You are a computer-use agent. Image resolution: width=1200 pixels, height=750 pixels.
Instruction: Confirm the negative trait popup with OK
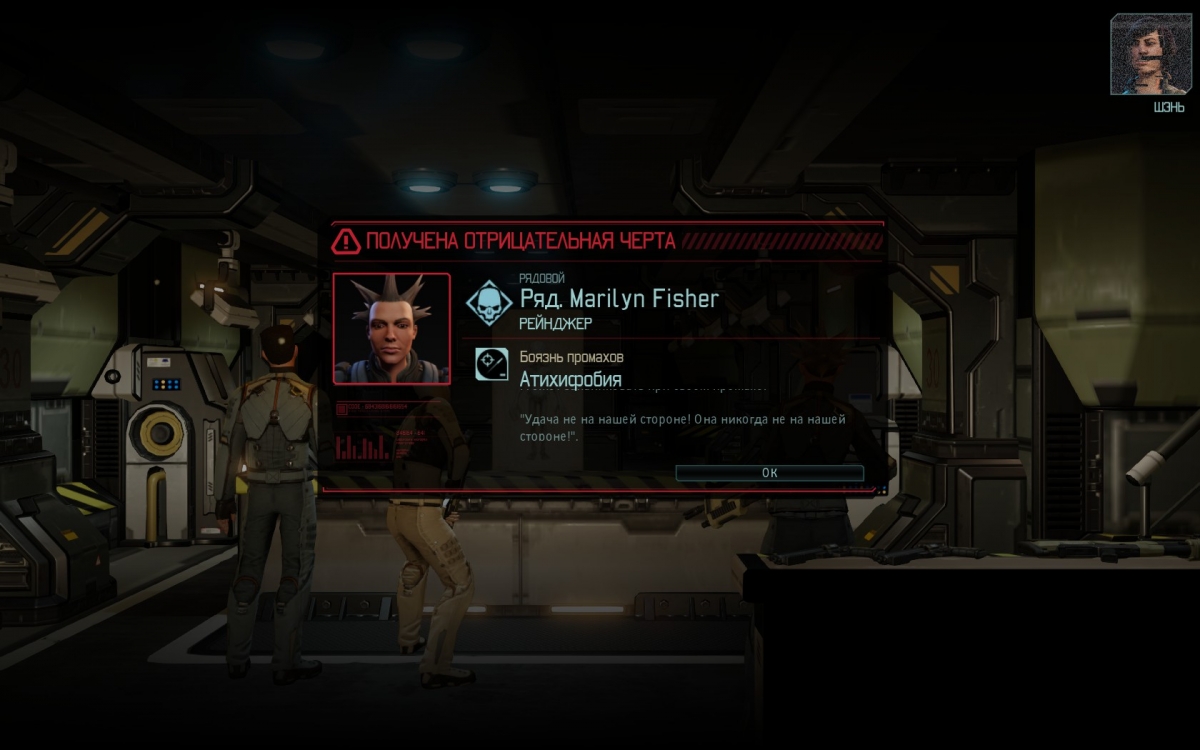769,473
